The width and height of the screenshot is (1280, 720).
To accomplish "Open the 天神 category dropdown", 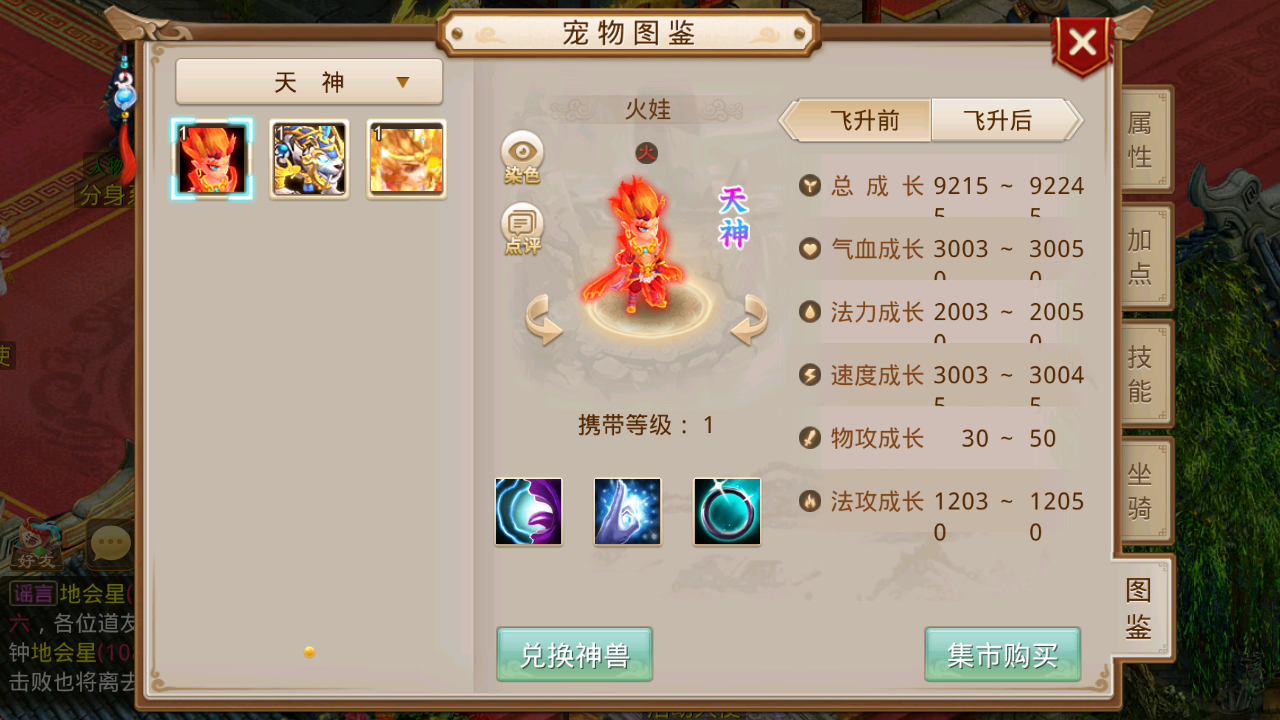I will pyautogui.click(x=308, y=81).
